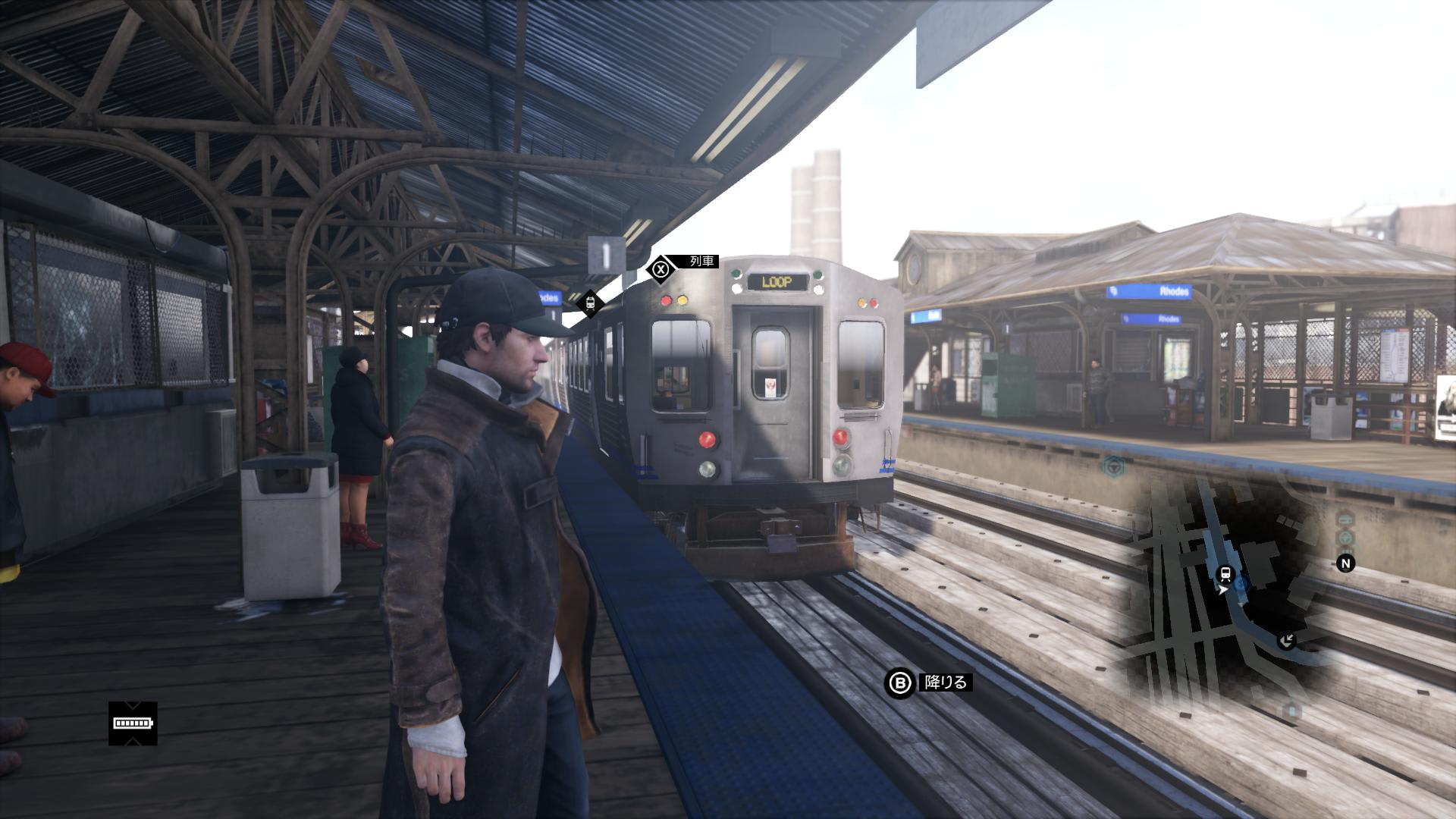Select the double-arrow marker on minimap

pyautogui.click(x=1286, y=642)
